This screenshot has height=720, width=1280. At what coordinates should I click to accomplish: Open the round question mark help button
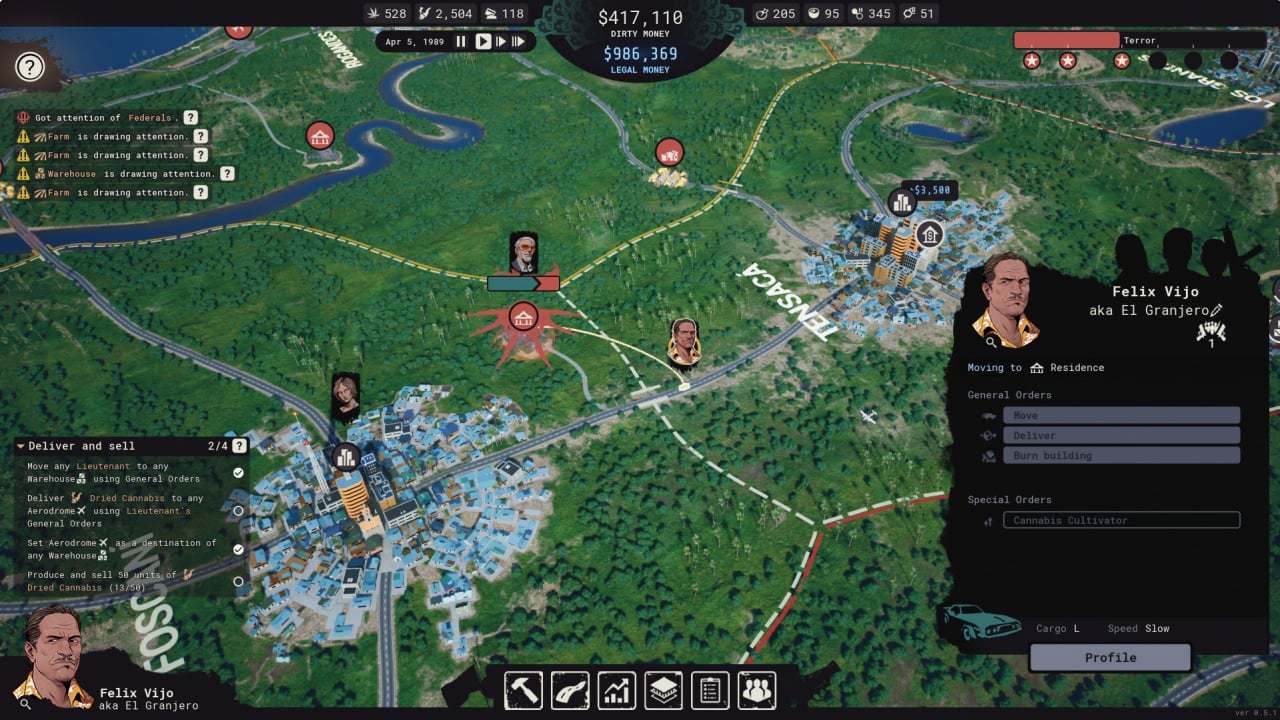click(x=30, y=68)
